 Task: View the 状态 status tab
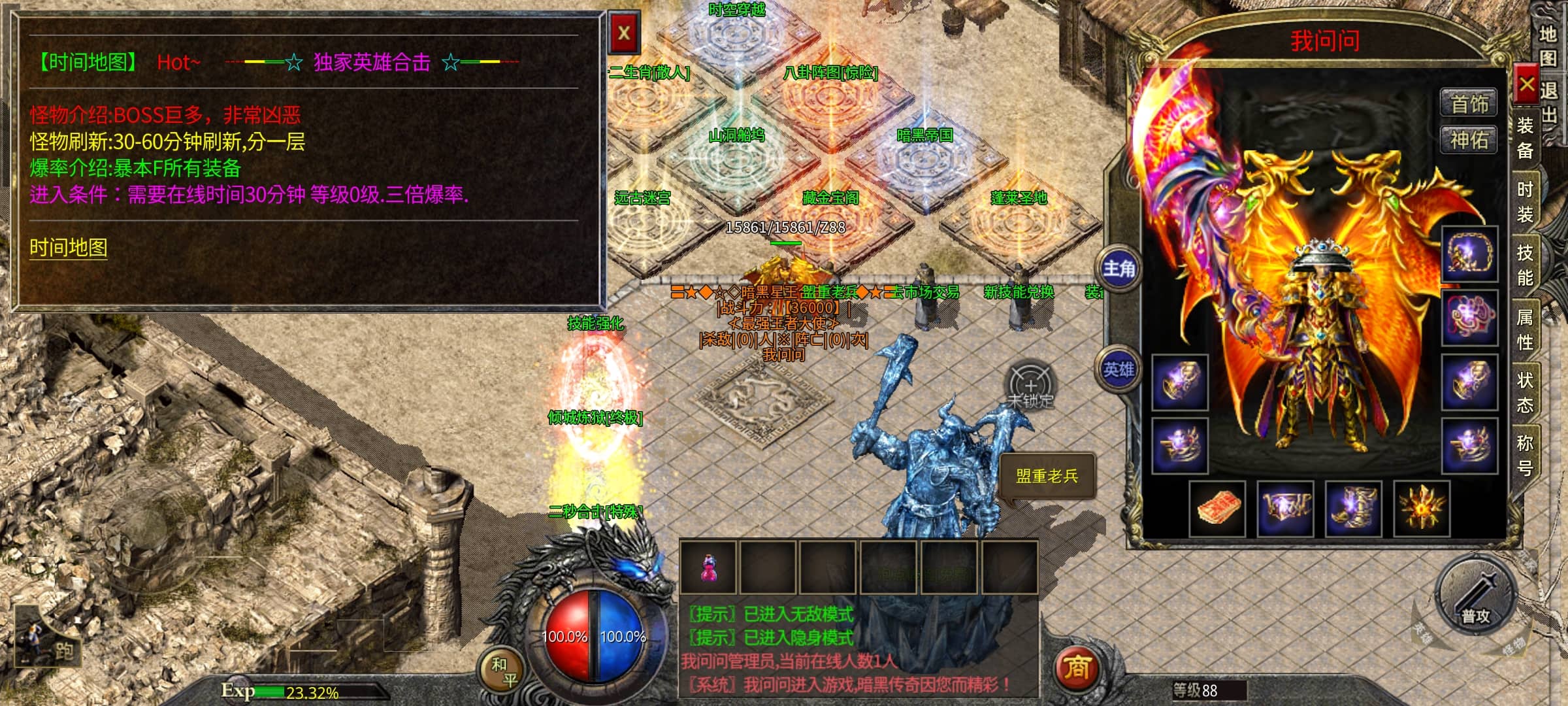point(1525,392)
